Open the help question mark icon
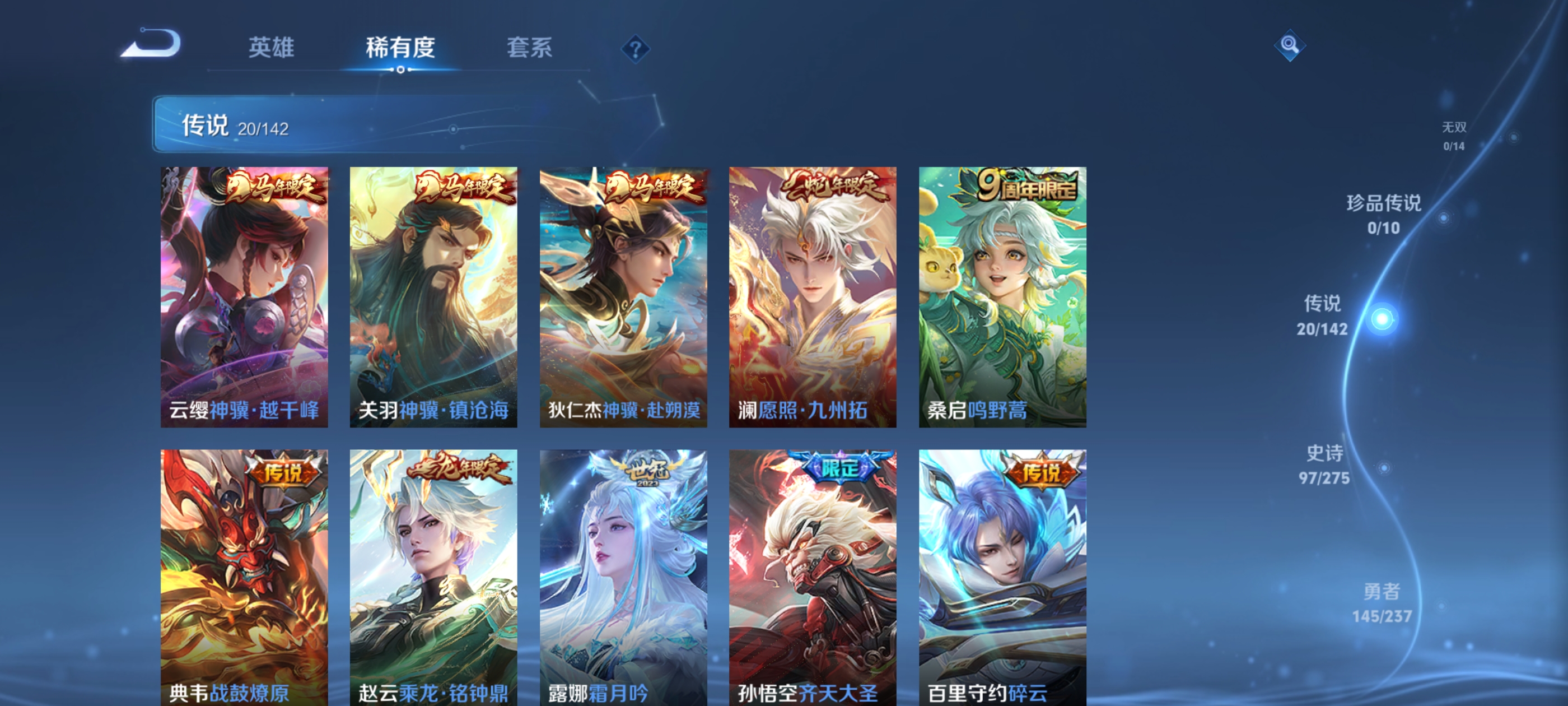The width and height of the screenshot is (1568, 706). [636, 49]
